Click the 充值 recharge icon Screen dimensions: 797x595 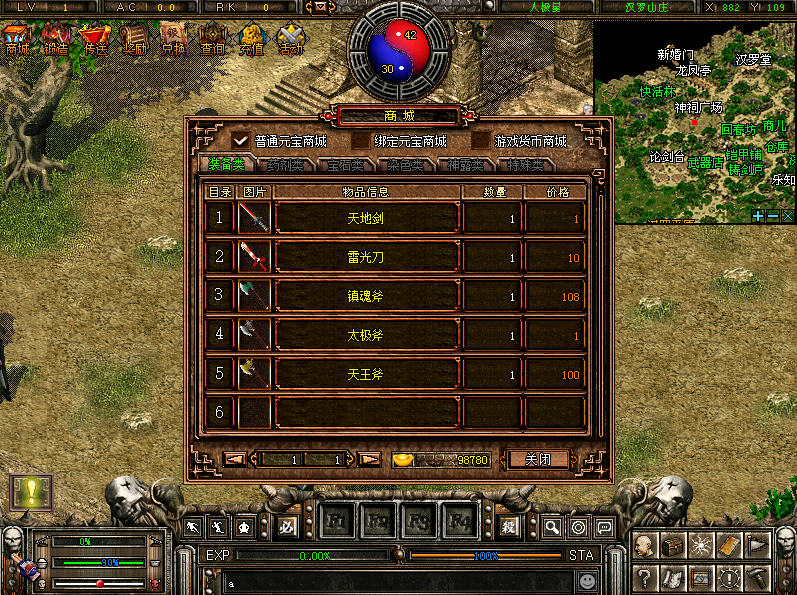pos(252,40)
